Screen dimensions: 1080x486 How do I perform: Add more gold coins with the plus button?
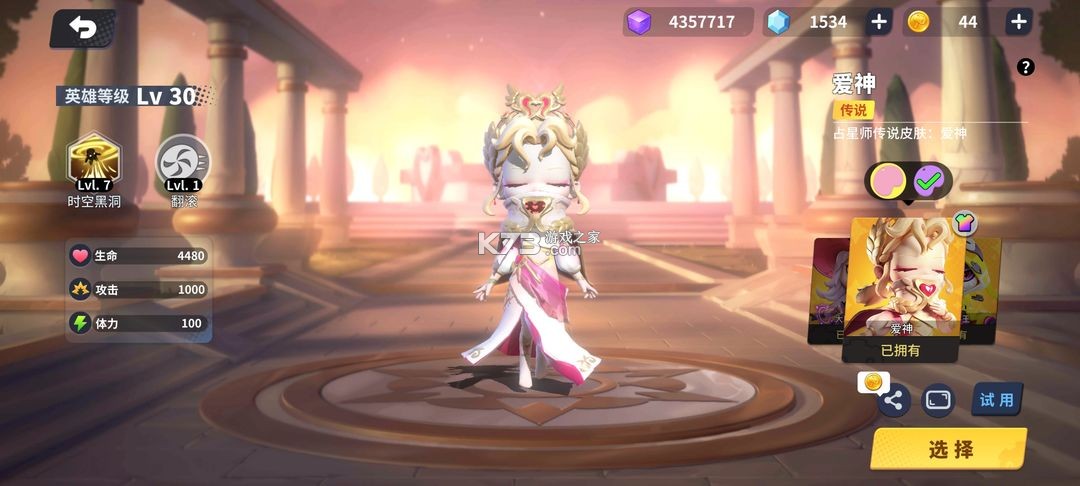[x=1018, y=22]
